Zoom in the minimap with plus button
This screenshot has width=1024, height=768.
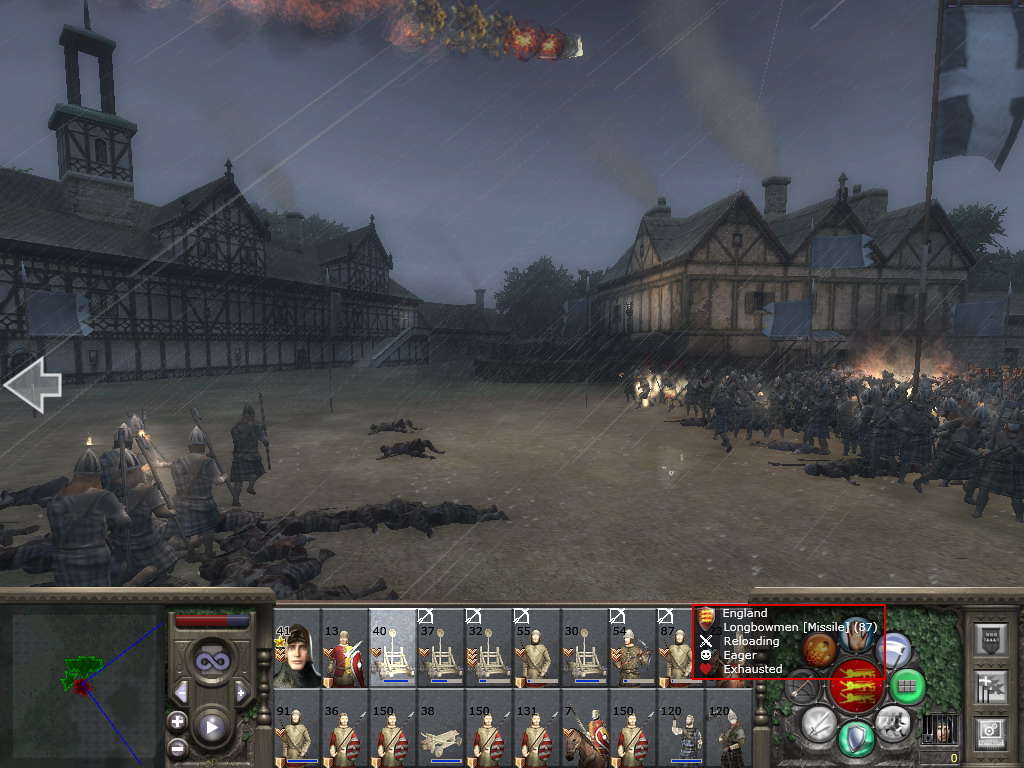coord(177,721)
